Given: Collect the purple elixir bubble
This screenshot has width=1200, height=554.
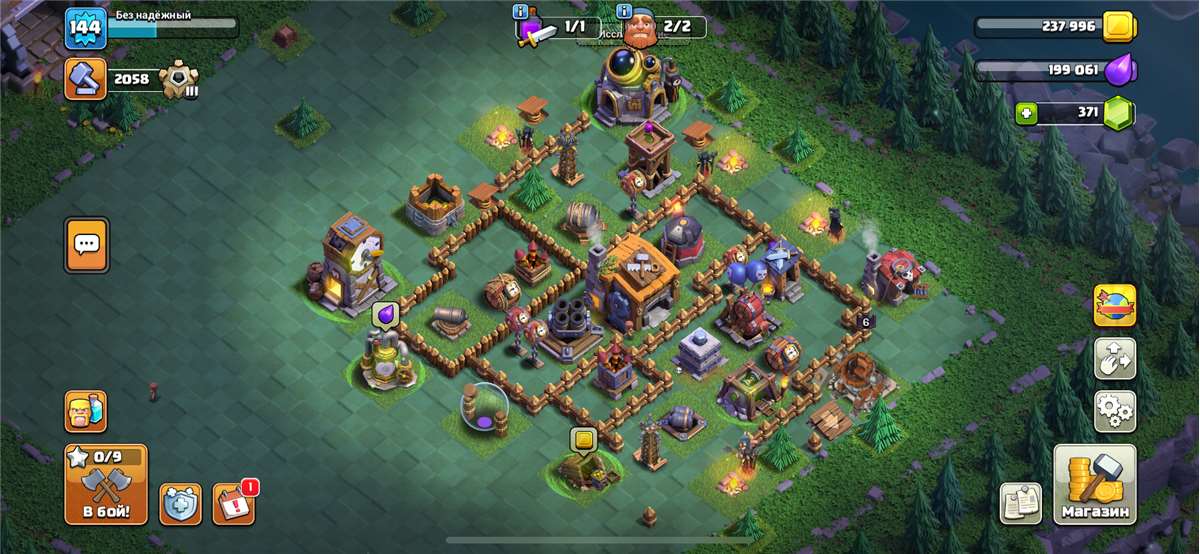Looking at the screenshot, I should (385, 316).
